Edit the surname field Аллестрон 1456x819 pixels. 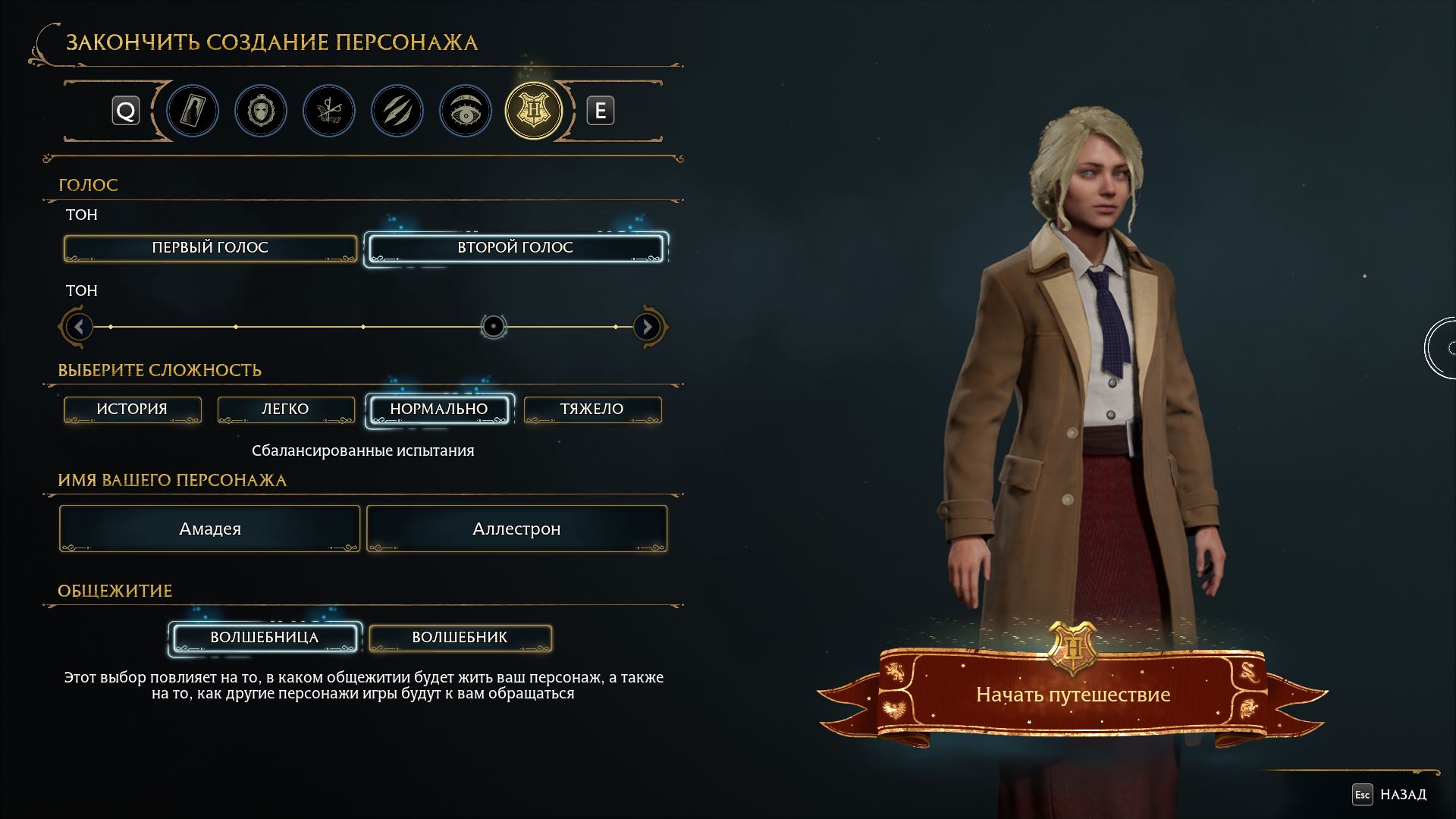[x=516, y=529]
